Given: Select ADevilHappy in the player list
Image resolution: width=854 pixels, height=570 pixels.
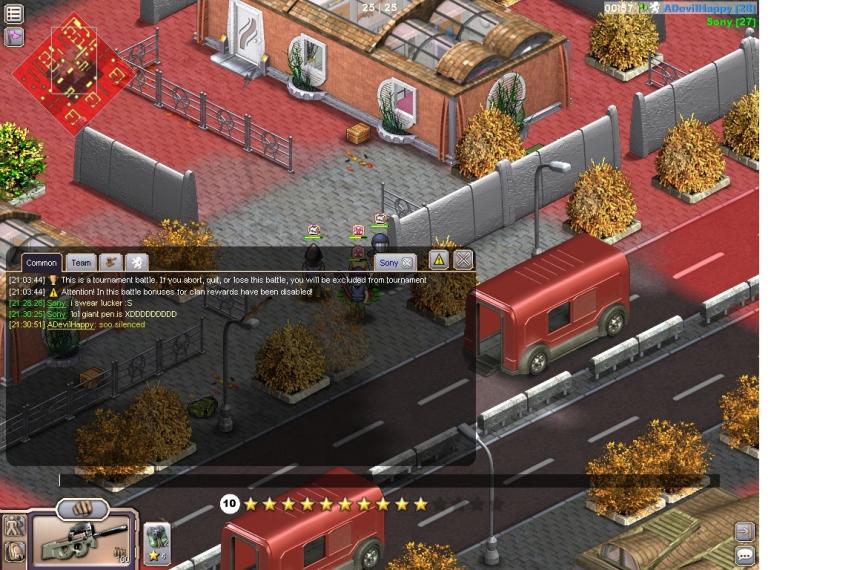Looking at the screenshot, I should [706, 8].
